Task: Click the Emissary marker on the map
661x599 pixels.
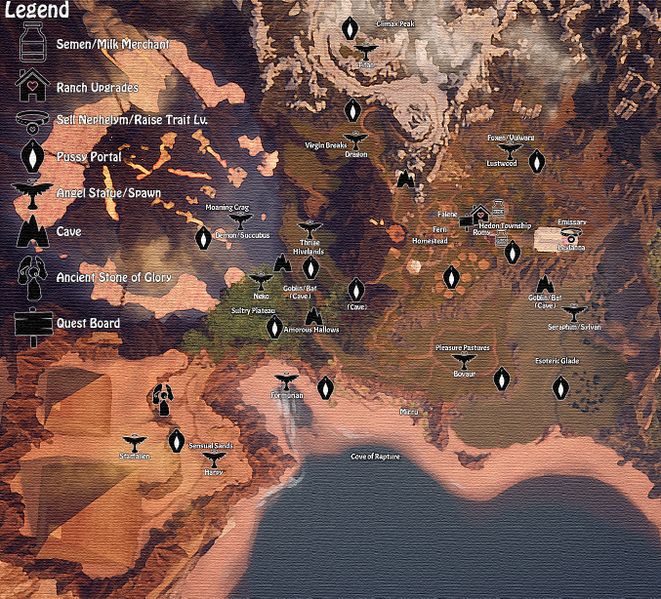Action: click(571, 236)
